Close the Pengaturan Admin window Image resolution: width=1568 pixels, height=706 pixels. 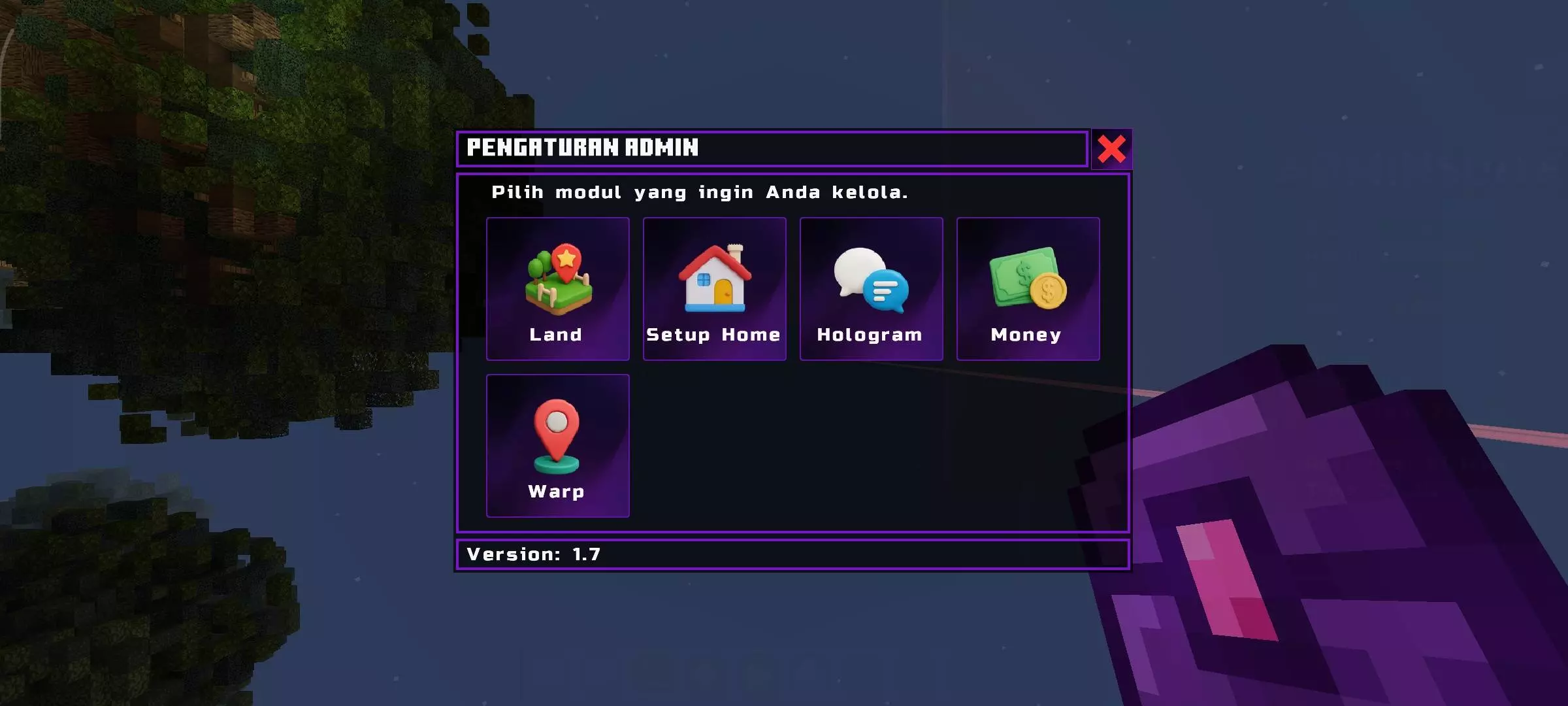[1111, 149]
